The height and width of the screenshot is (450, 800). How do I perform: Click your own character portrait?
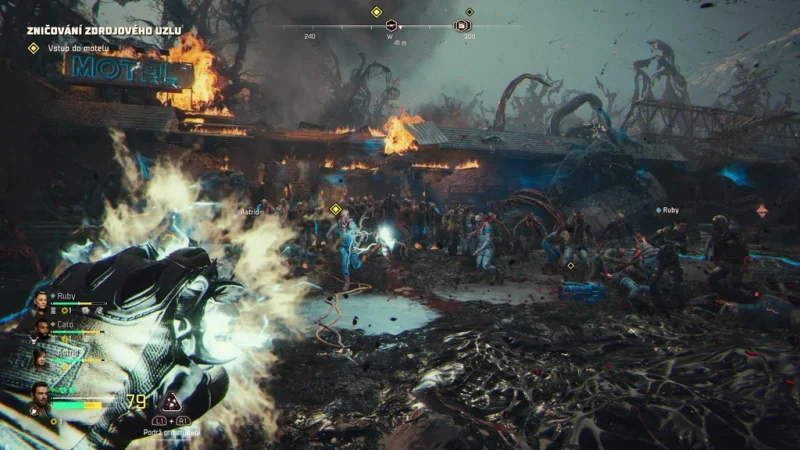pyautogui.click(x=39, y=397)
